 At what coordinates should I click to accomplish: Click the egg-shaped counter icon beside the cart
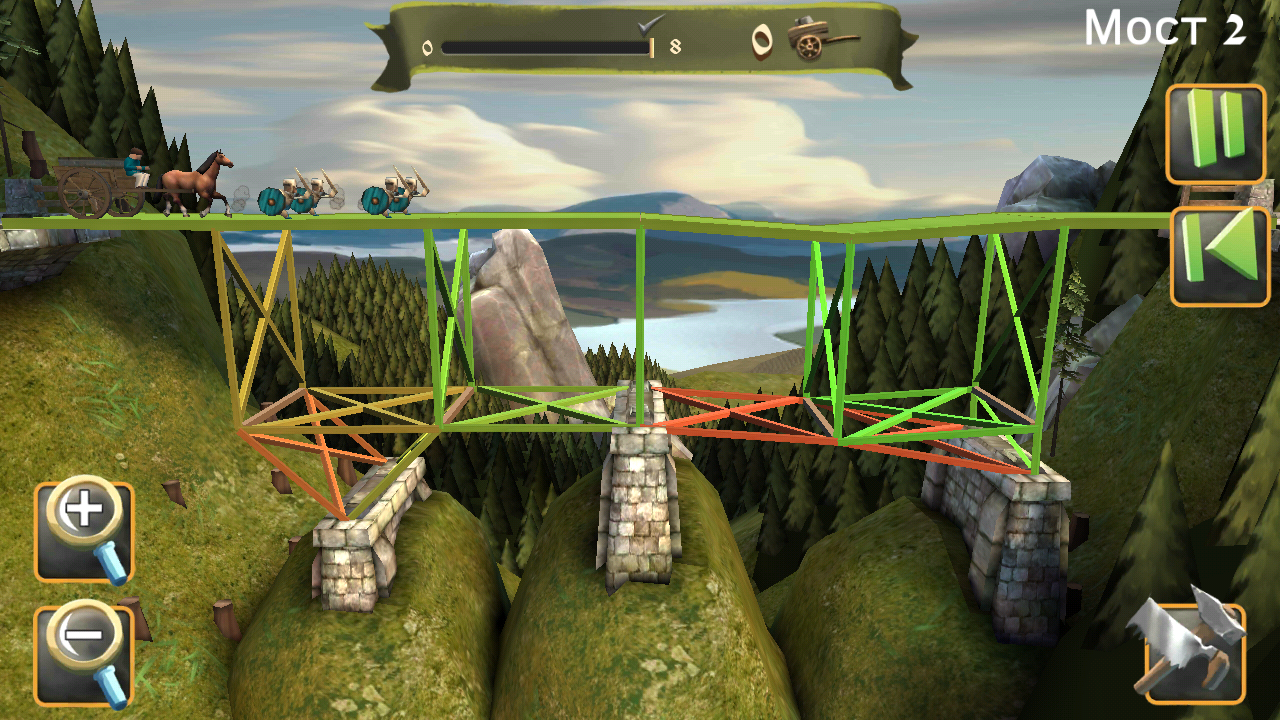coord(762,44)
